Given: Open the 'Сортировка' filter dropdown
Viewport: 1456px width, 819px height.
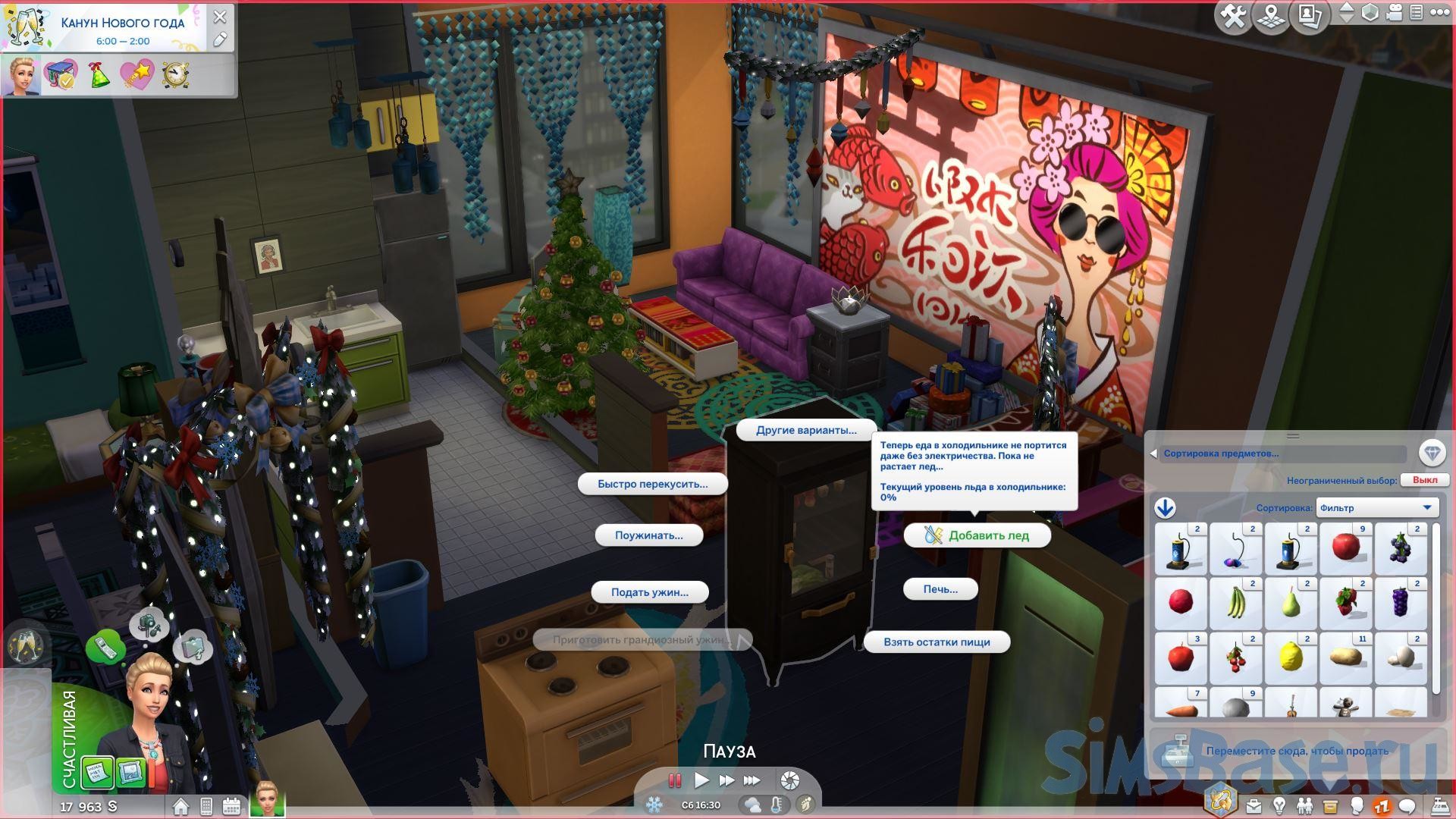Looking at the screenshot, I should 1376,508.
